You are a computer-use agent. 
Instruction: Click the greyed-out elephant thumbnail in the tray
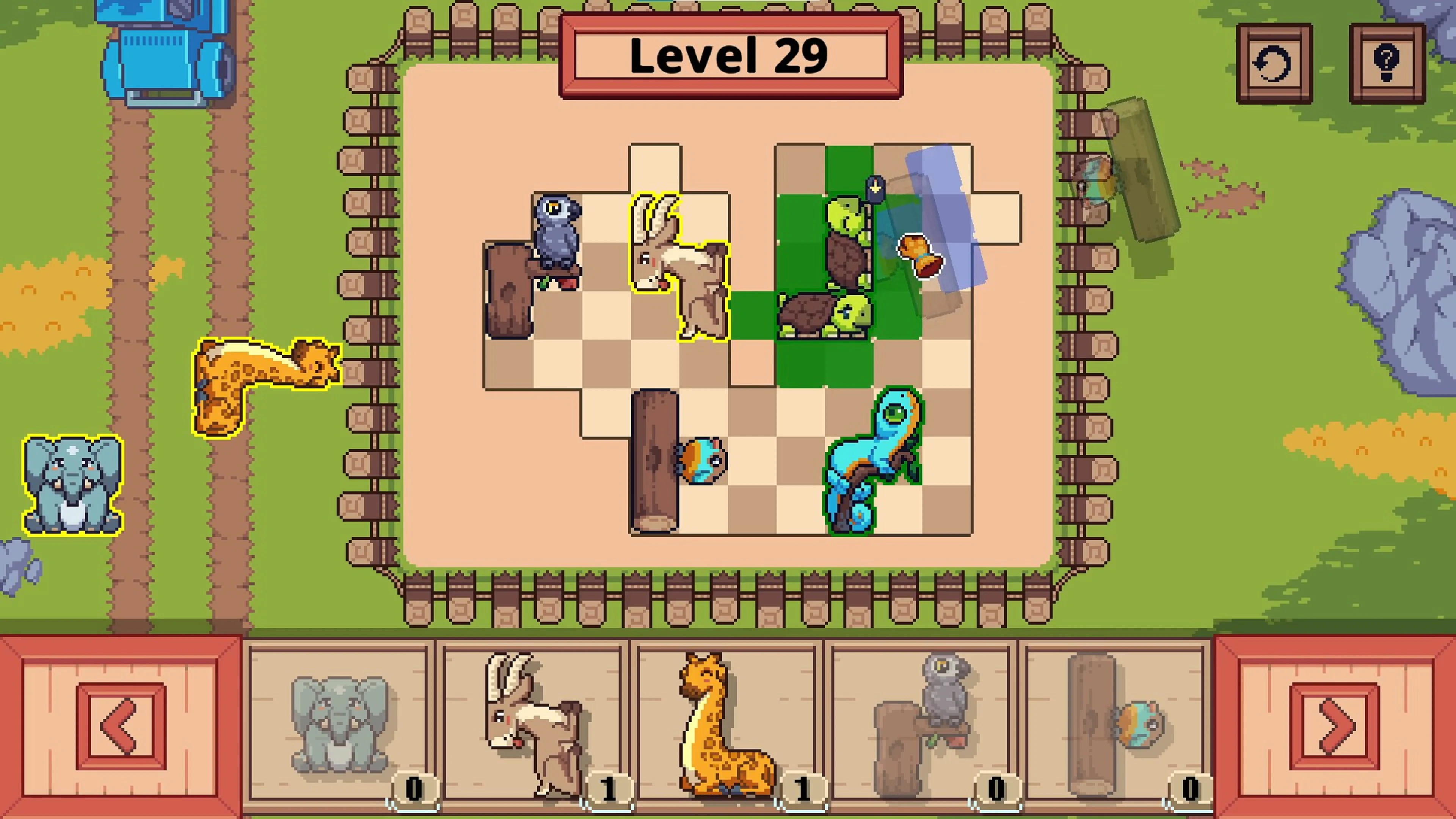(339, 723)
